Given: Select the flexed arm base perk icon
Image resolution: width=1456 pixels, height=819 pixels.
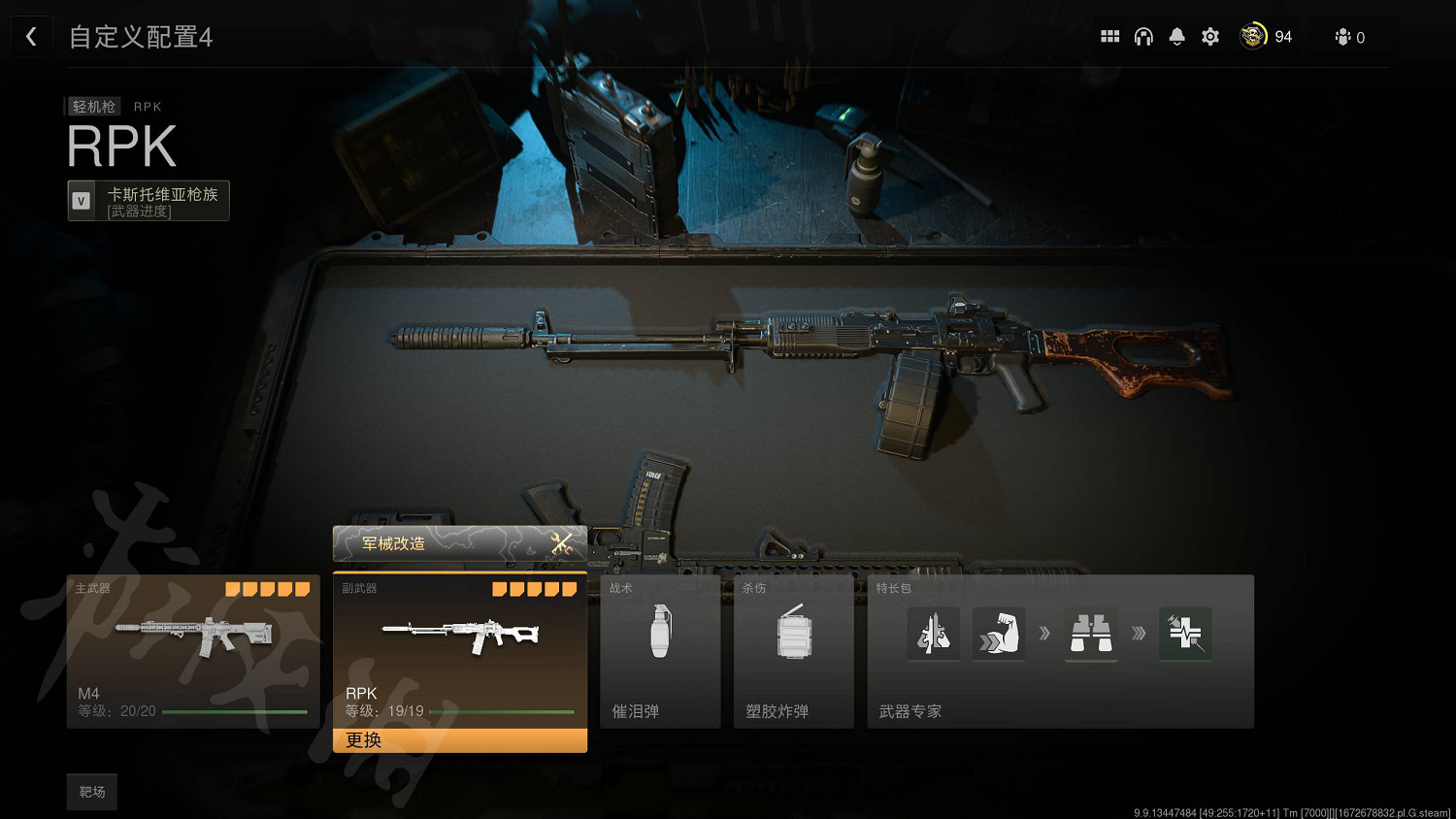Looking at the screenshot, I should click(x=998, y=634).
